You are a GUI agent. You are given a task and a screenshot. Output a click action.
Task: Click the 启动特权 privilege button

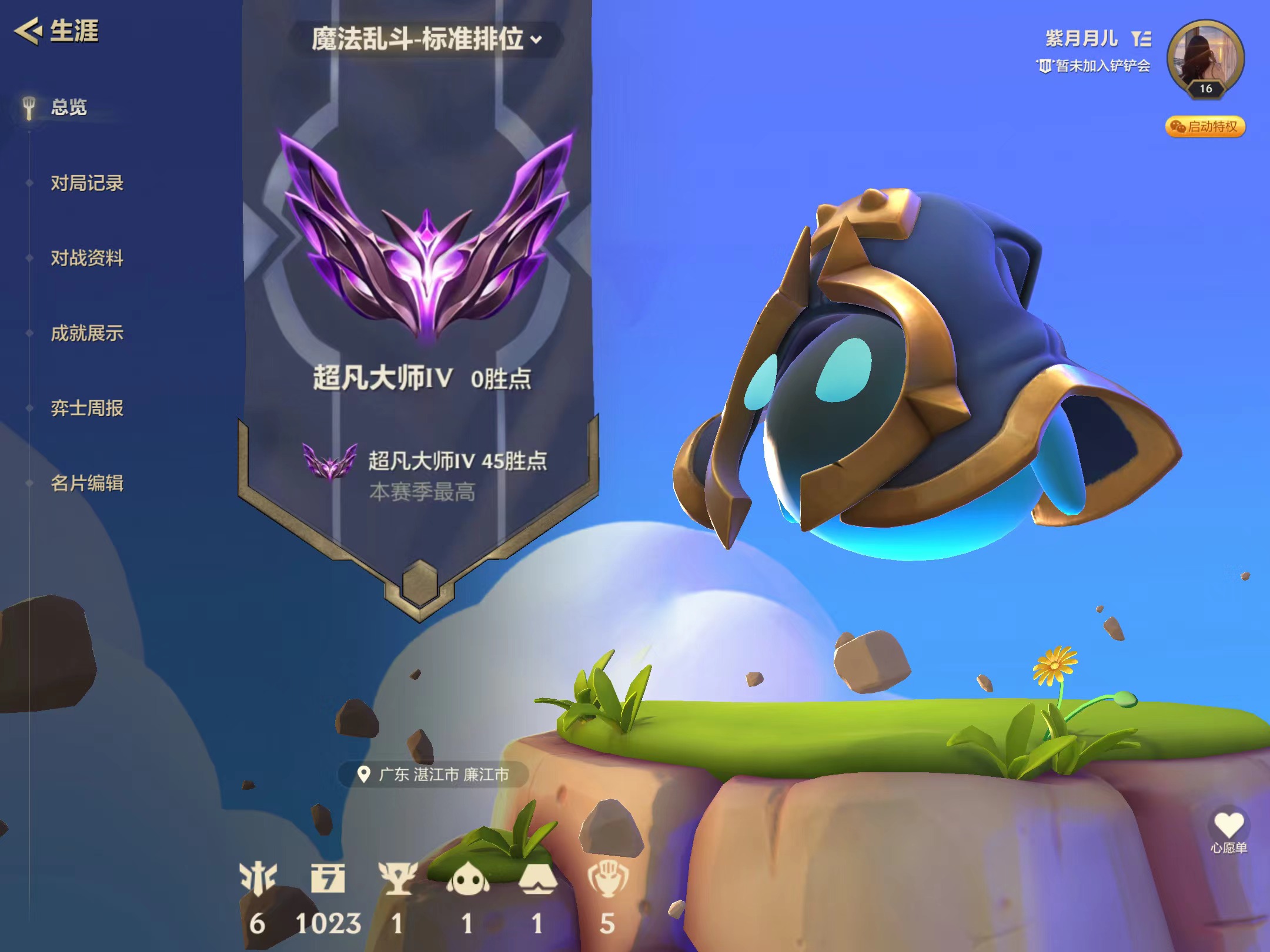[x=1205, y=129]
